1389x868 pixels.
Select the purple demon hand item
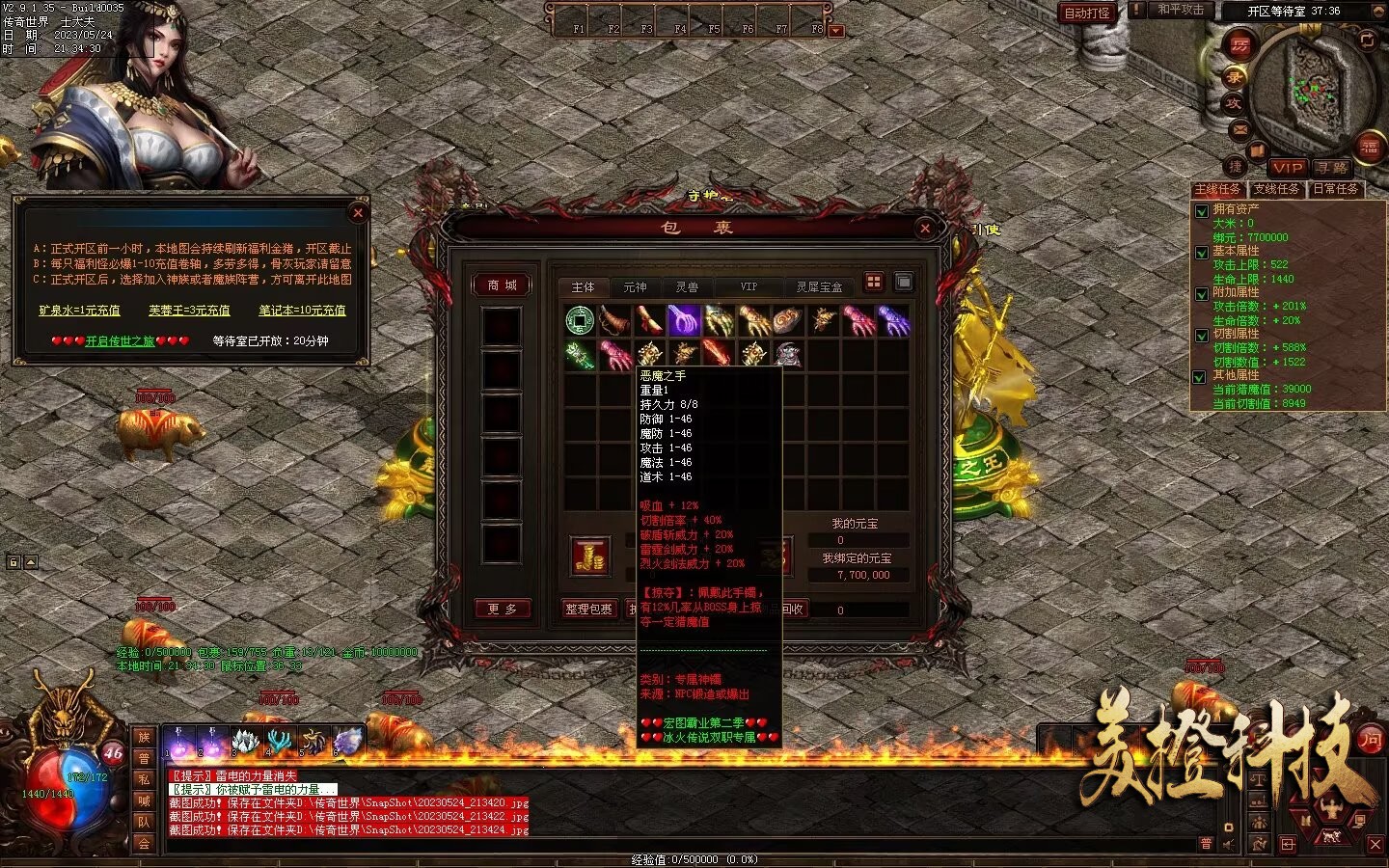(x=683, y=319)
